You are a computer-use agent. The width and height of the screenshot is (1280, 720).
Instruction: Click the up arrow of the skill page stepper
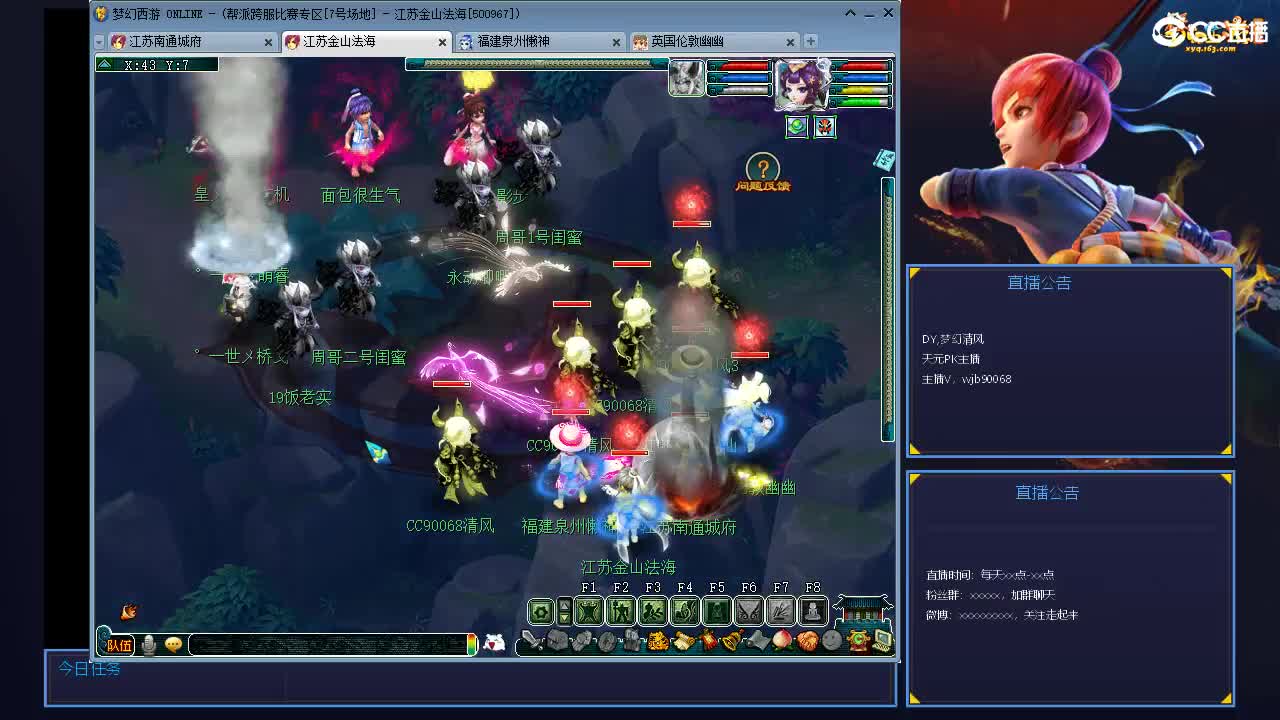tap(565, 604)
